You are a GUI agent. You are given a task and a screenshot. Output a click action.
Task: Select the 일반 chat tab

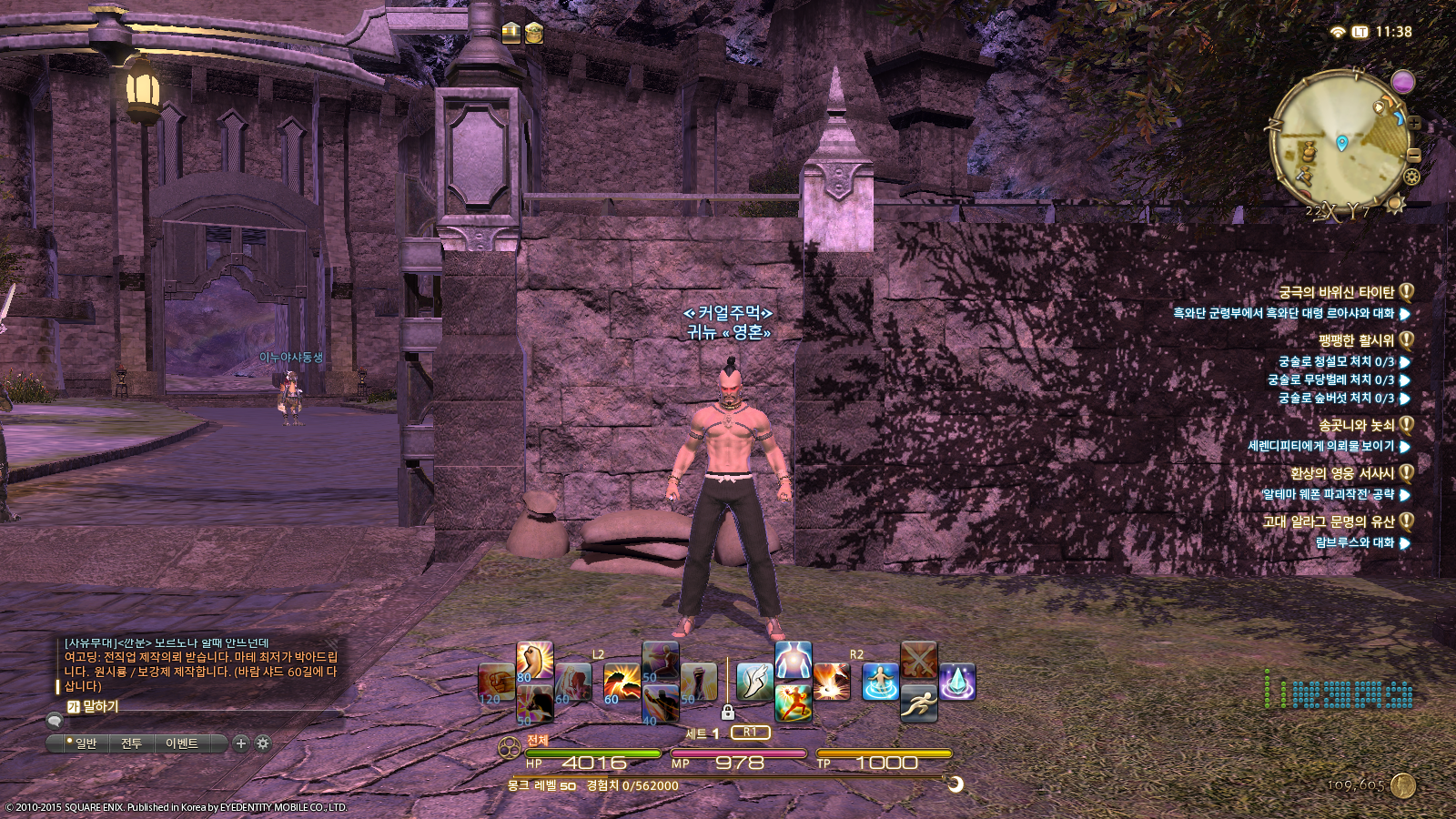(x=86, y=743)
